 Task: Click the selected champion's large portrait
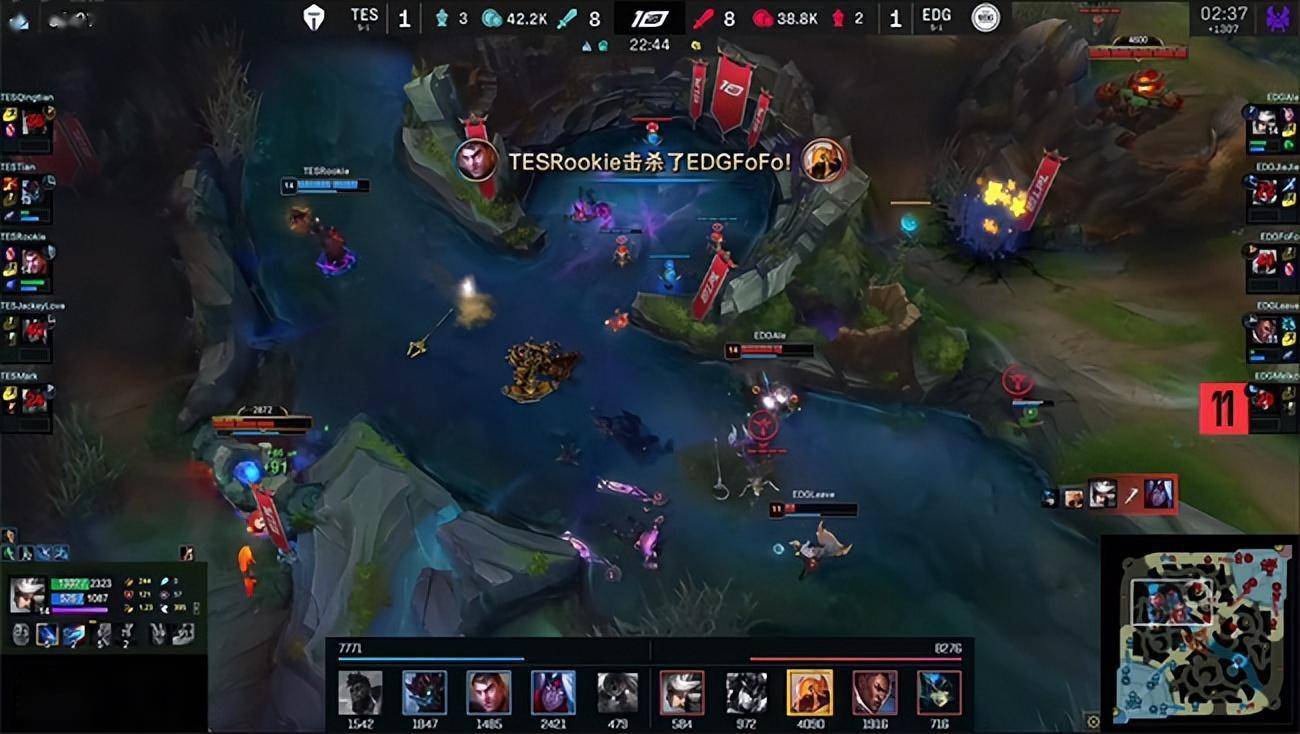(x=27, y=595)
